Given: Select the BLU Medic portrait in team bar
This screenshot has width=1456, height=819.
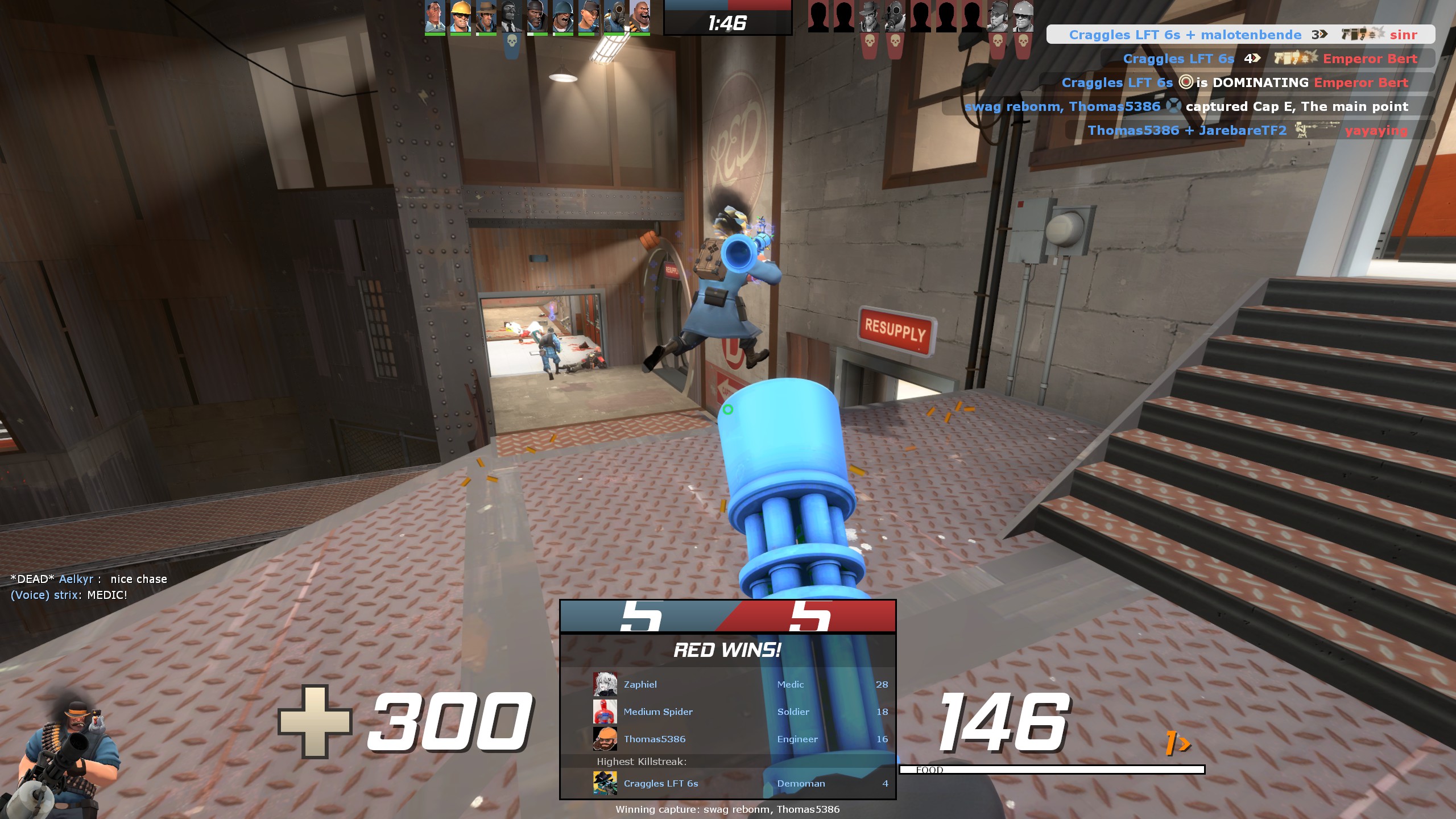Looking at the screenshot, I should [x=435, y=16].
